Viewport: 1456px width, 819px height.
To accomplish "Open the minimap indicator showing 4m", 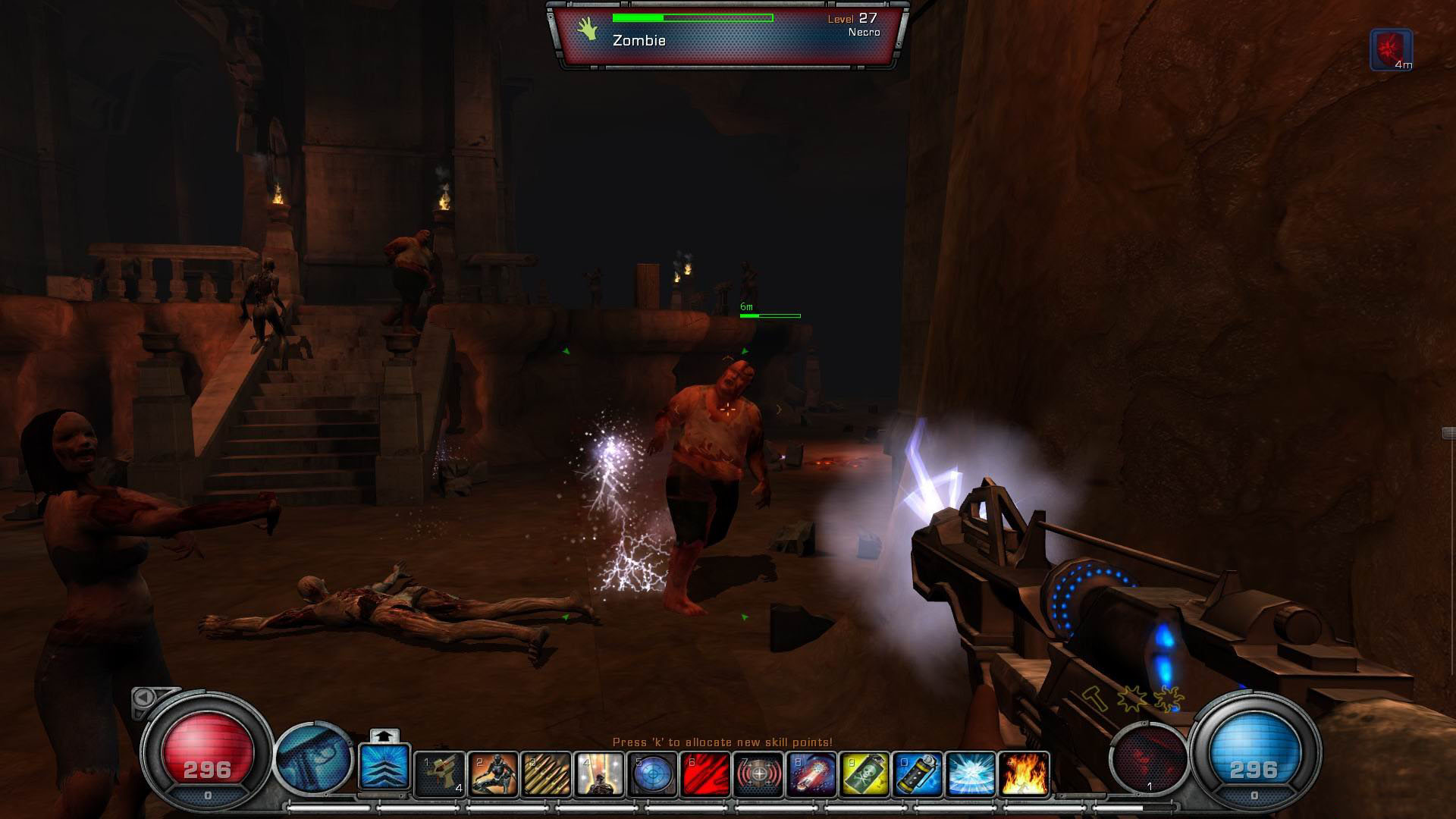I will pyautogui.click(x=1390, y=47).
